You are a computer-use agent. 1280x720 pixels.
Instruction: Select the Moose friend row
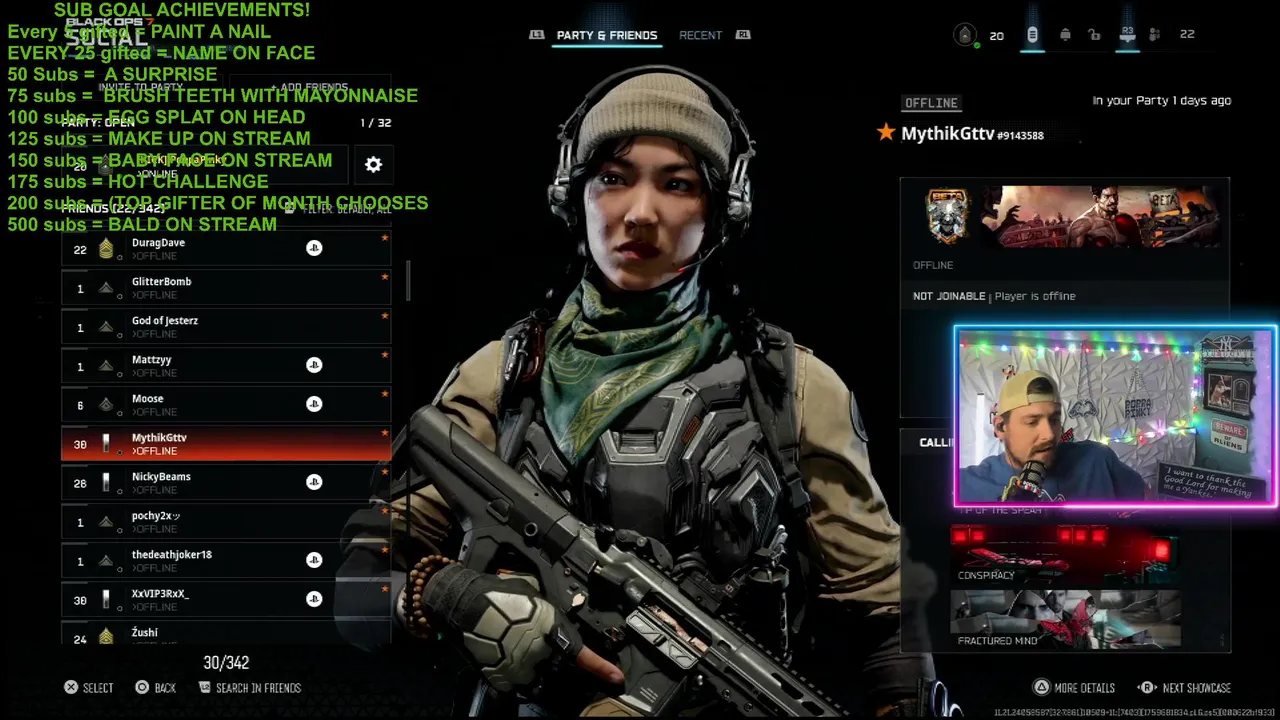[x=225, y=405]
